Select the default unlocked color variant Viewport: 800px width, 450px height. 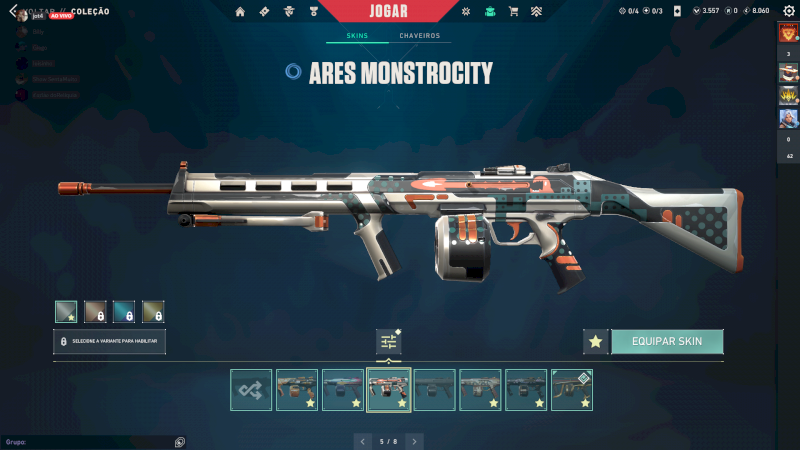tap(66, 312)
